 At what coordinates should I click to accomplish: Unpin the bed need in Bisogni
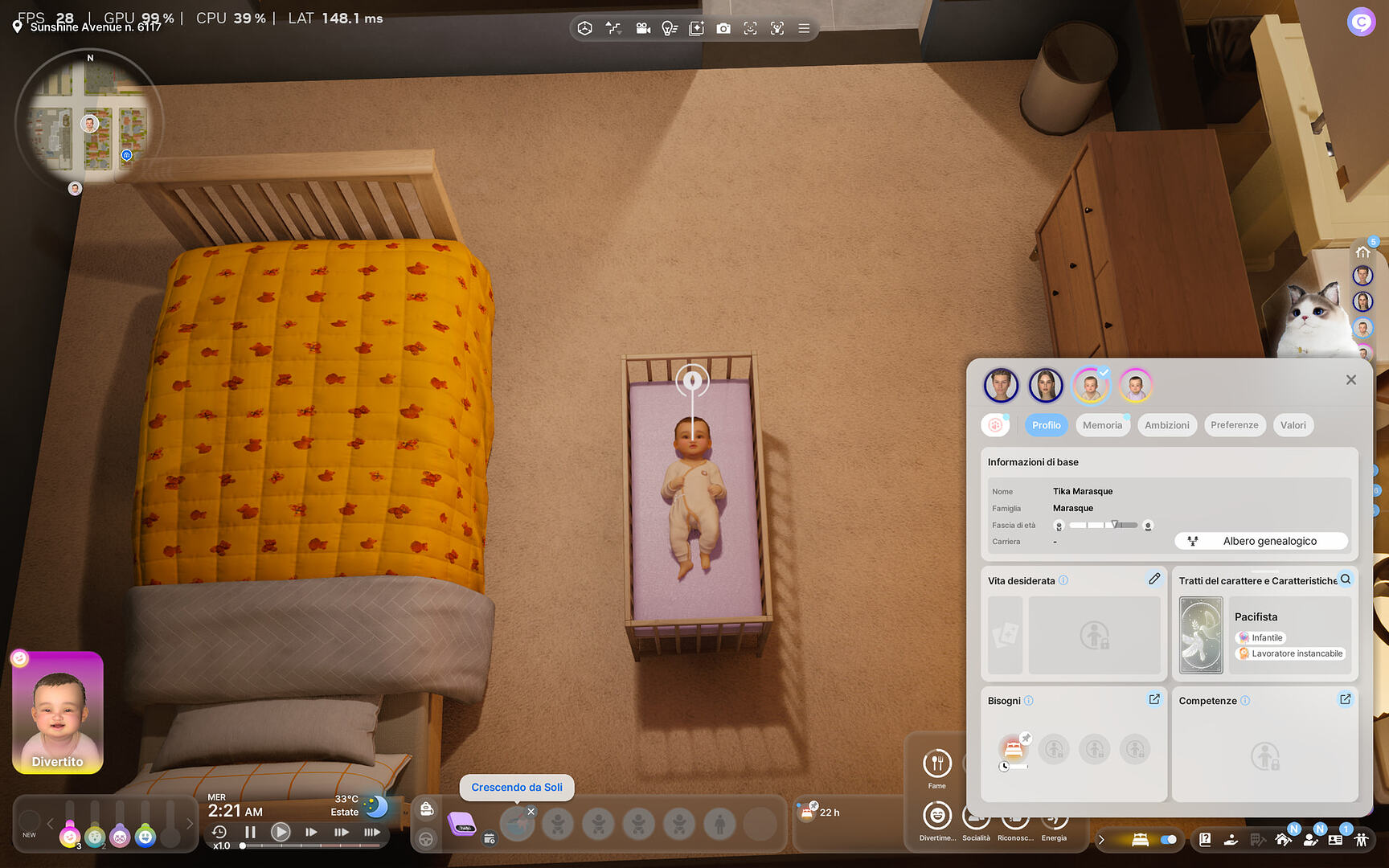point(1026,736)
